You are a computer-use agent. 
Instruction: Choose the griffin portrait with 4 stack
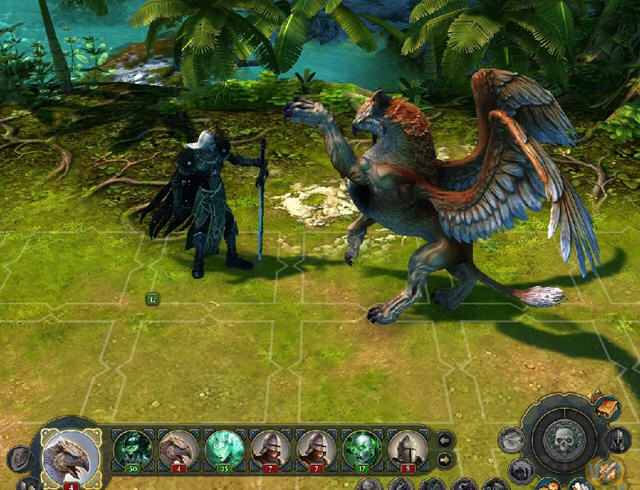pyautogui.click(x=178, y=448)
